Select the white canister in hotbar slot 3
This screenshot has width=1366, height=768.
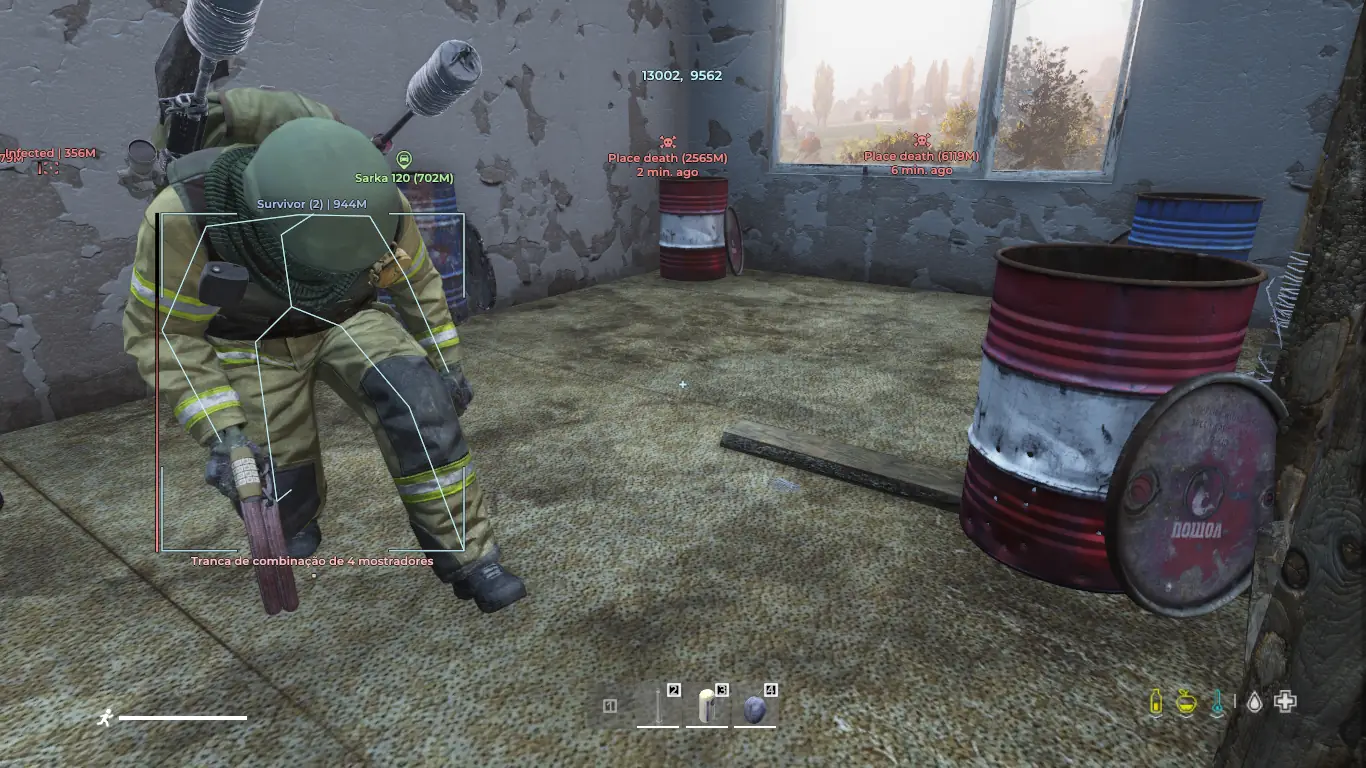[x=708, y=707]
